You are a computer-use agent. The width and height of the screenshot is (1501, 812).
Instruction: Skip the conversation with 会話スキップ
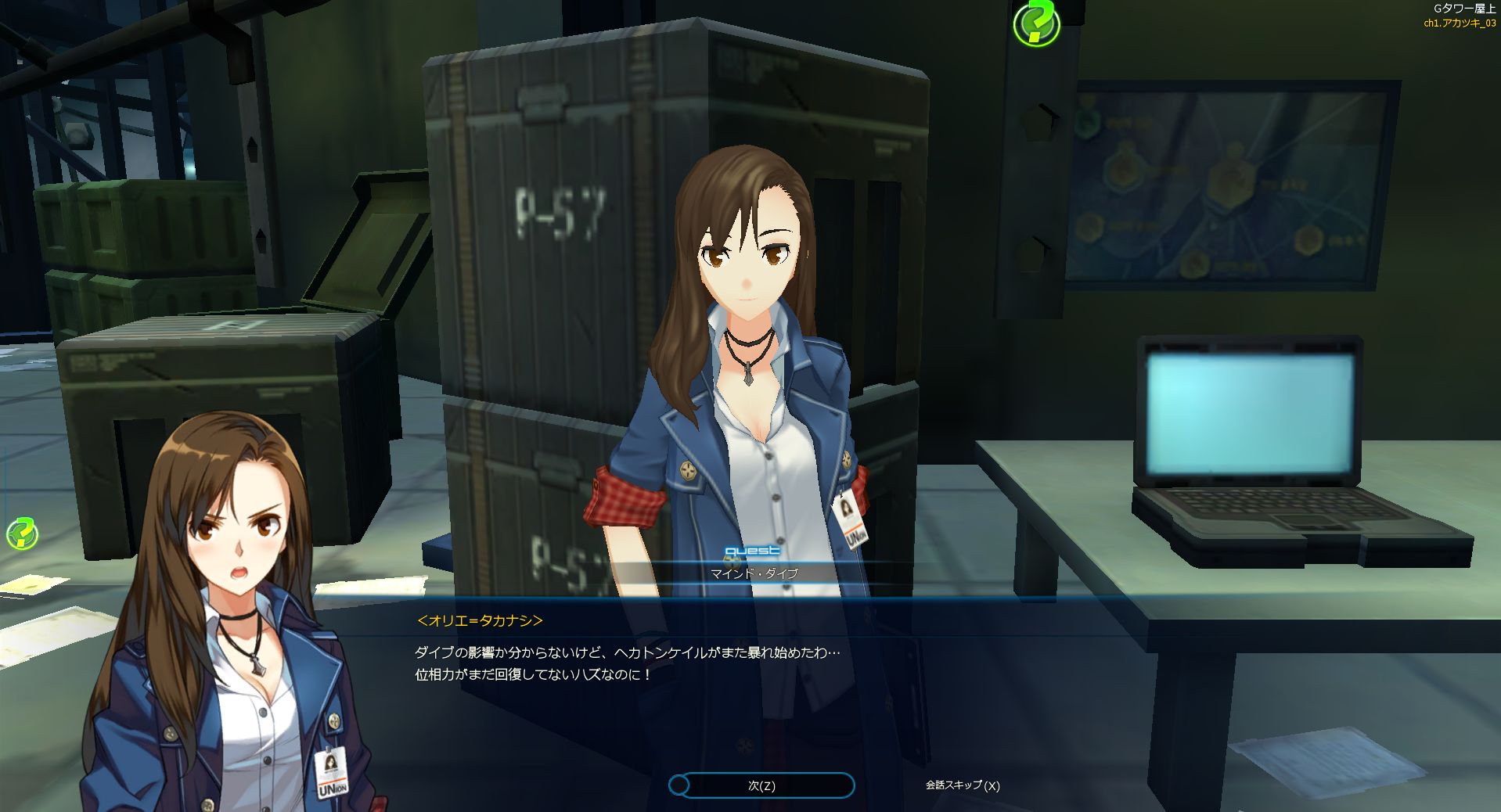[962, 785]
